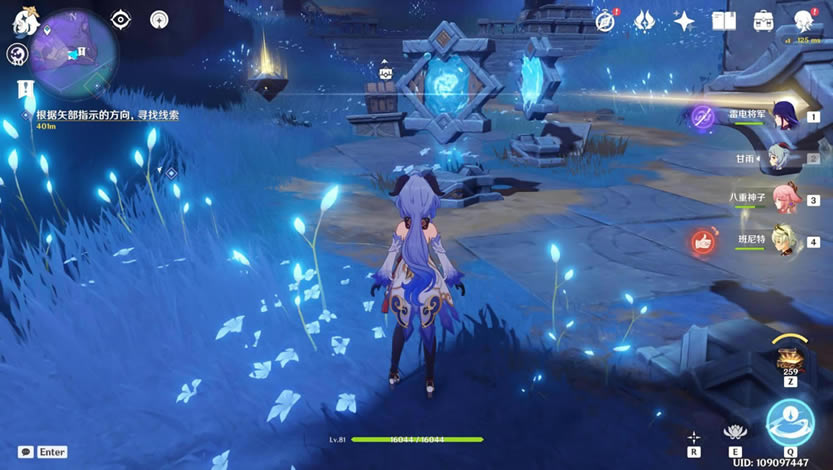Open the inventory backpack
Viewport: 833px width, 470px height.
coord(763,21)
